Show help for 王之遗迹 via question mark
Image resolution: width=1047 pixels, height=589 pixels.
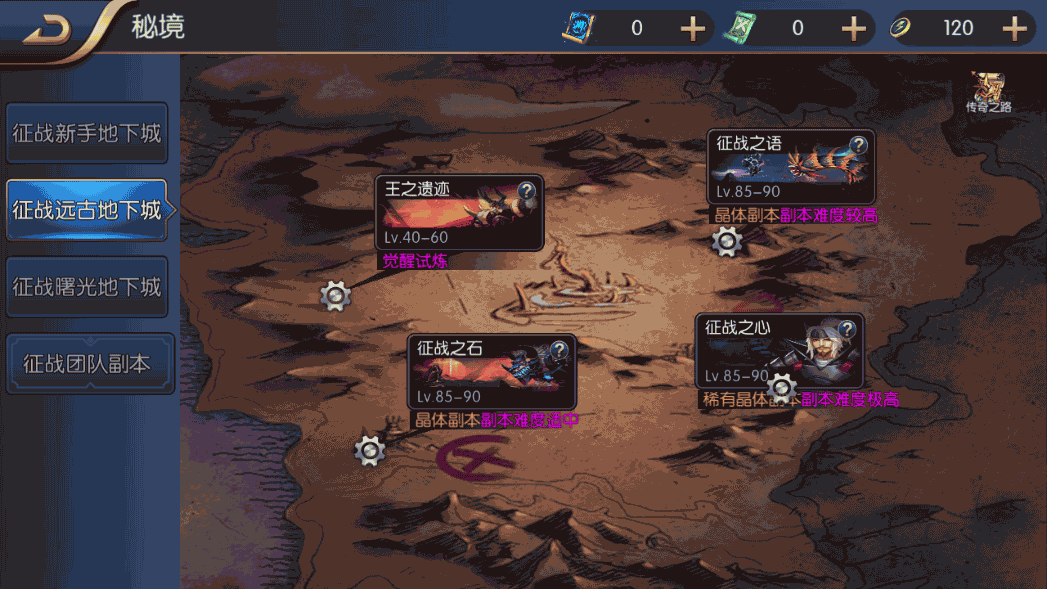click(x=527, y=192)
